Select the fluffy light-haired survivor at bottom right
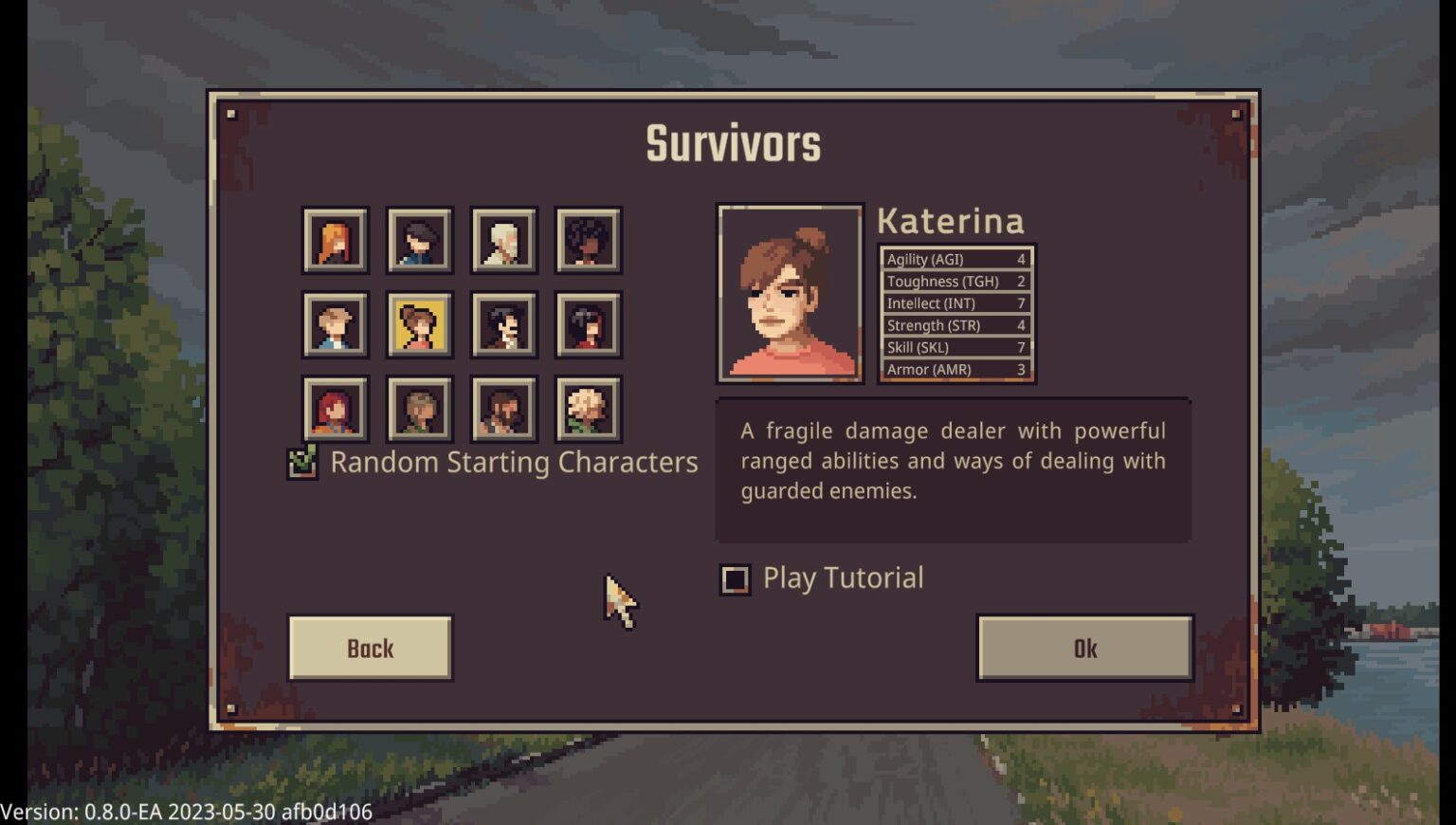Screen dimensions: 1456x825 click(588, 409)
